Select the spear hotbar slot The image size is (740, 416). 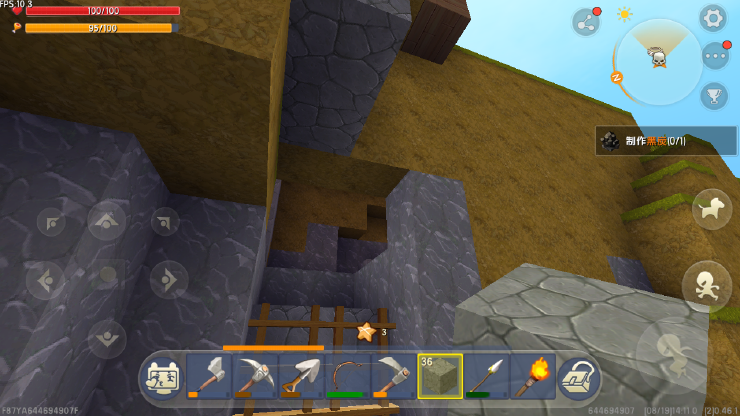[x=486, y=376]
